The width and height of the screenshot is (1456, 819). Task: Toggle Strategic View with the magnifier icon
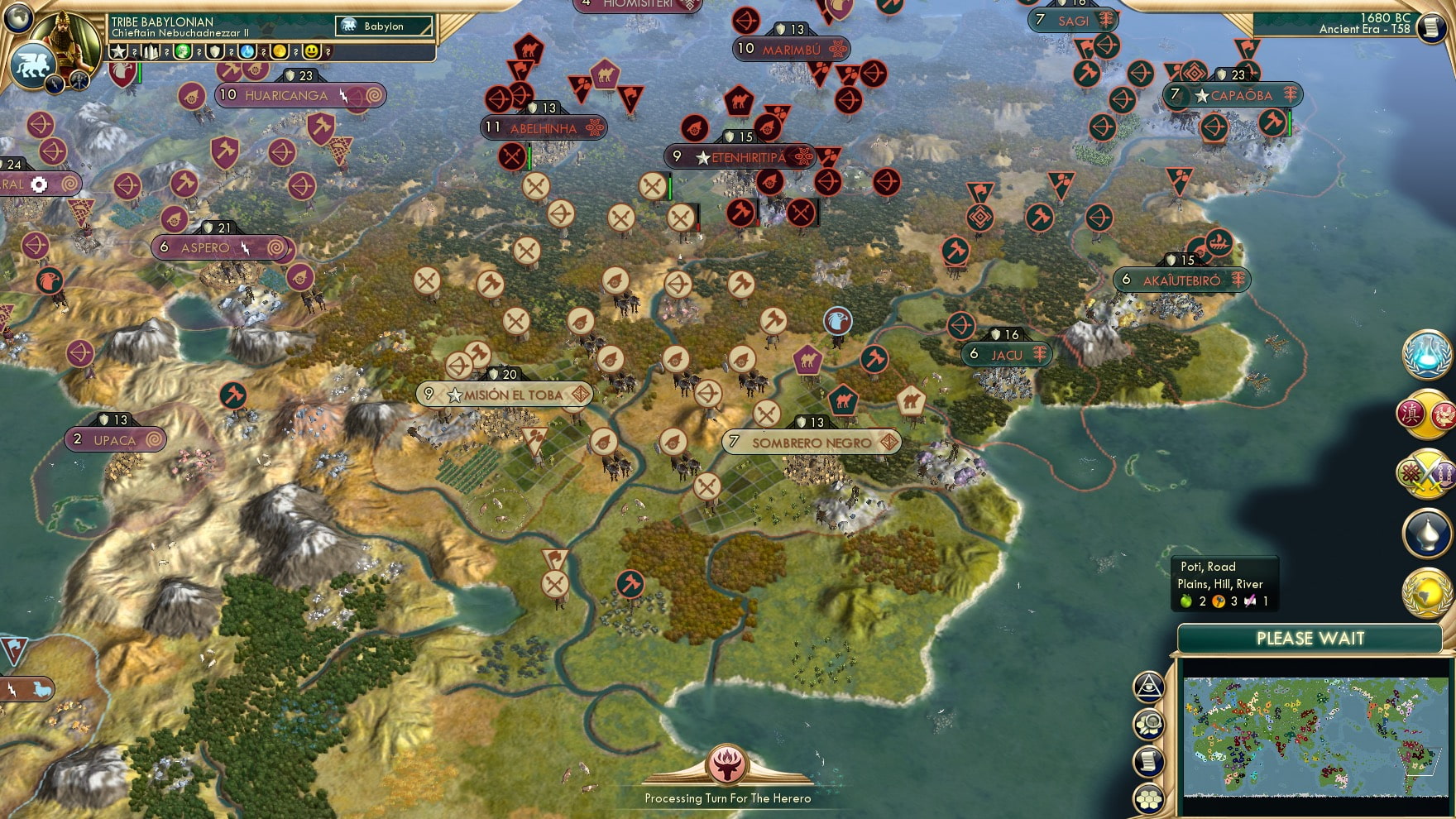(x=1148, y=722)
